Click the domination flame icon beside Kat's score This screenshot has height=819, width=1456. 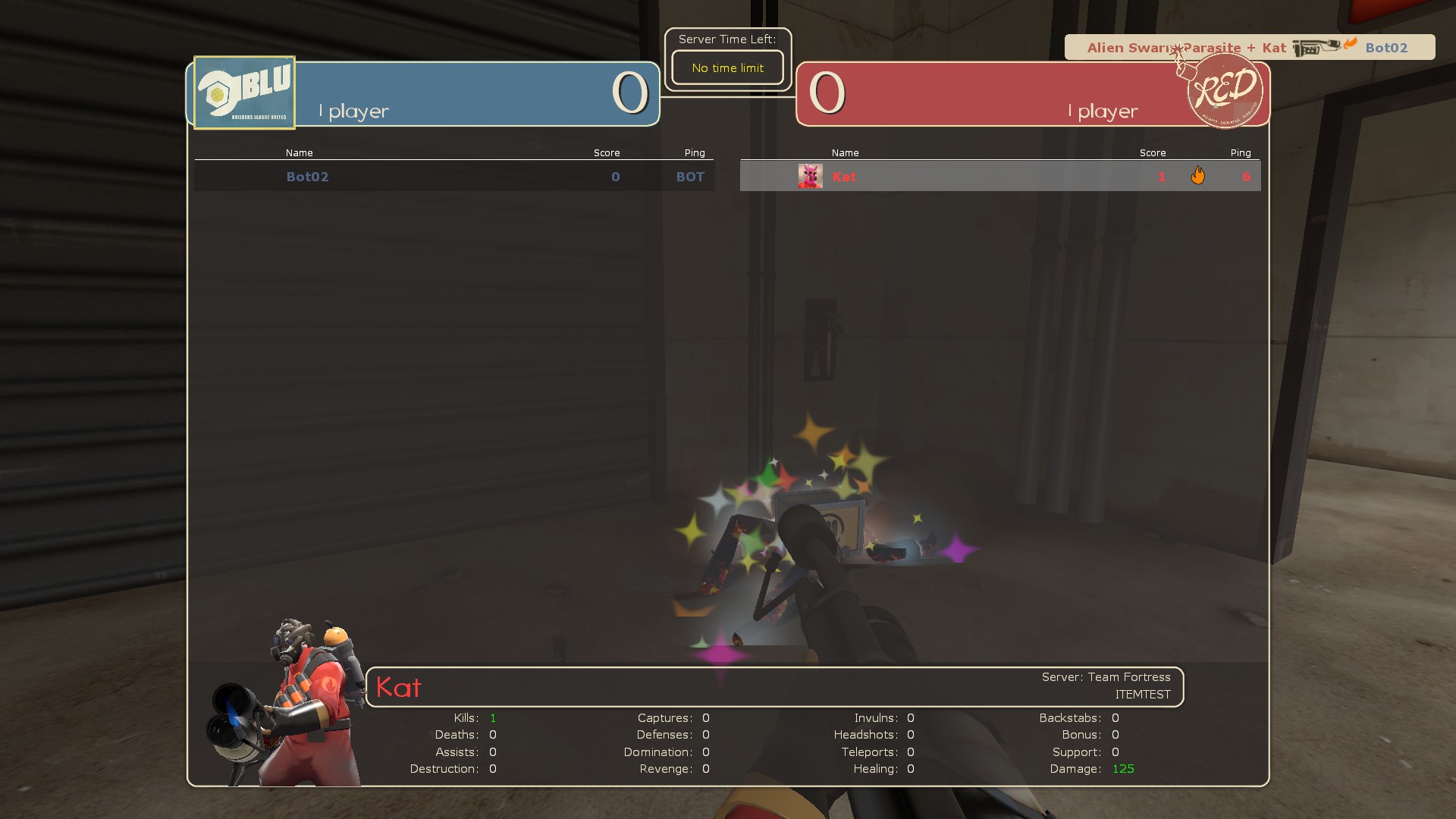(1199, 175)
